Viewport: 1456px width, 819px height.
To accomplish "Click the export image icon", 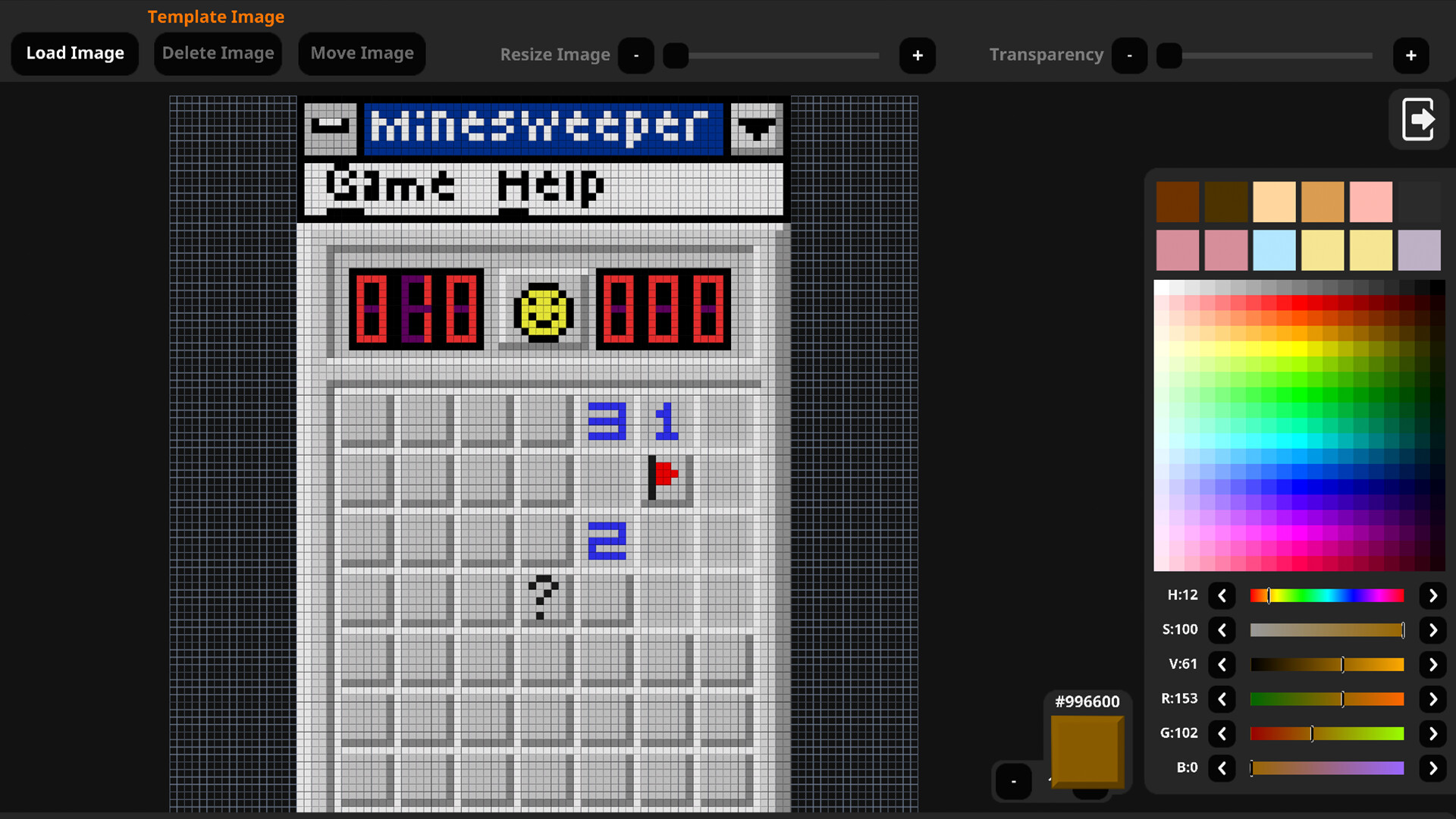I will (1420, 119).
